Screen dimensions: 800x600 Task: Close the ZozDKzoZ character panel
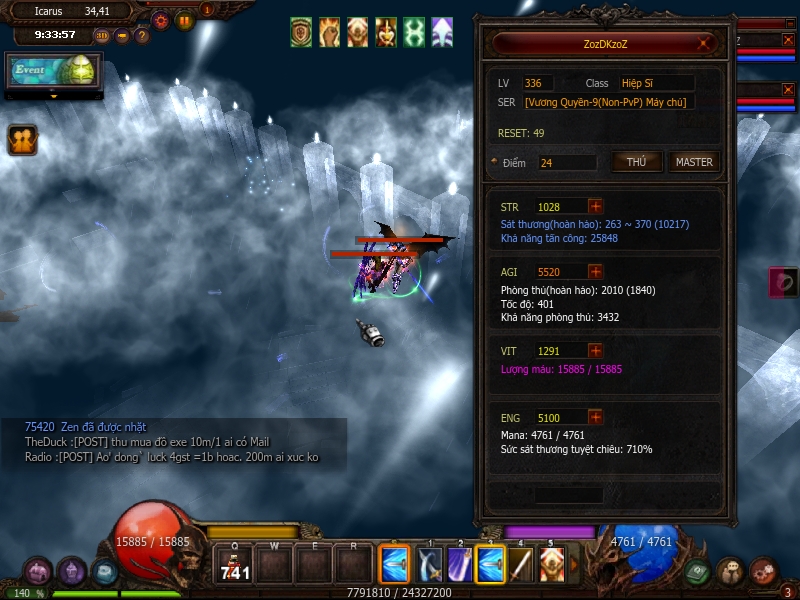pyautogui.click(x=706, y=43)
